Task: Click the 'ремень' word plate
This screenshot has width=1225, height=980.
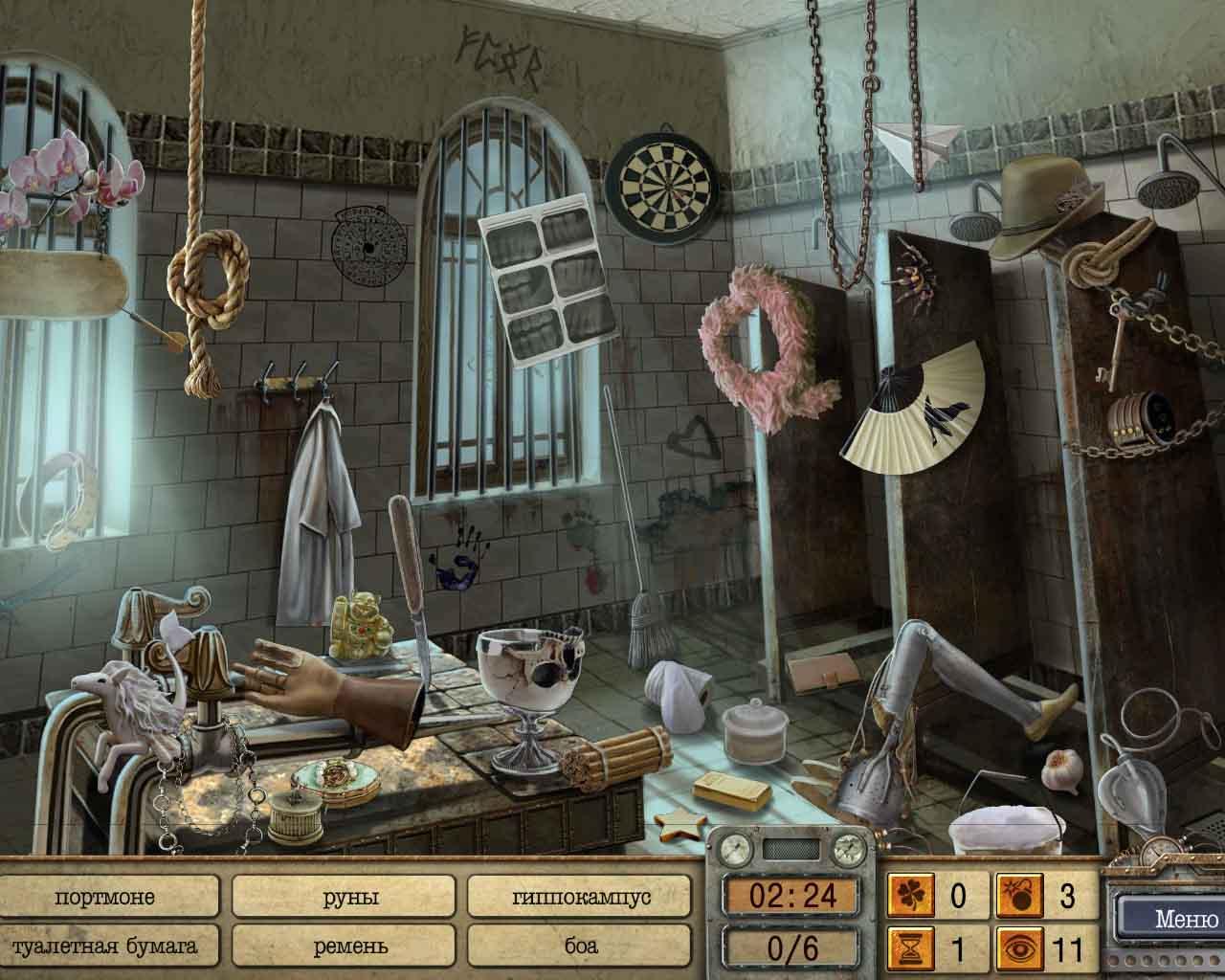Action: point(350,947)
